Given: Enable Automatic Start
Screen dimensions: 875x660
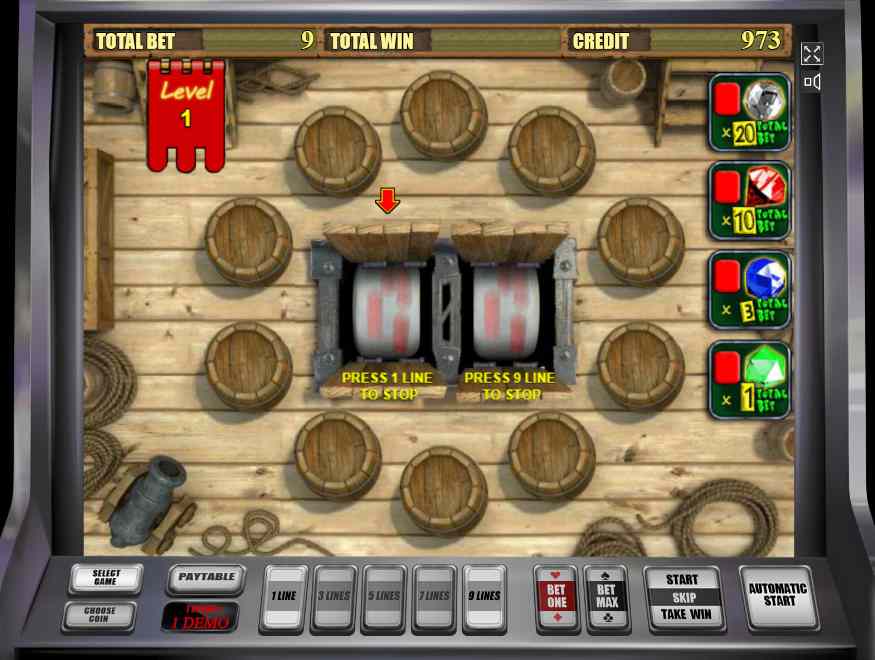Looking at the screenshot, I should point(778,596).
